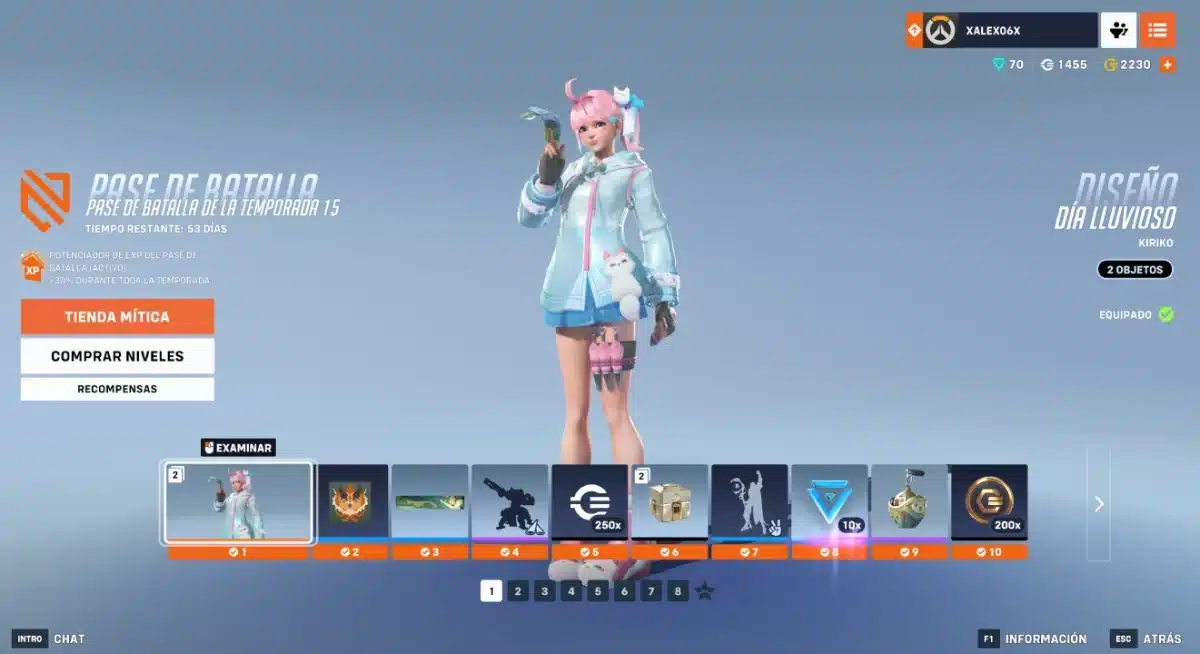Choose the tier 3 green name card reward
This screenshot has width=1200, height=654.
pos(430,502)
